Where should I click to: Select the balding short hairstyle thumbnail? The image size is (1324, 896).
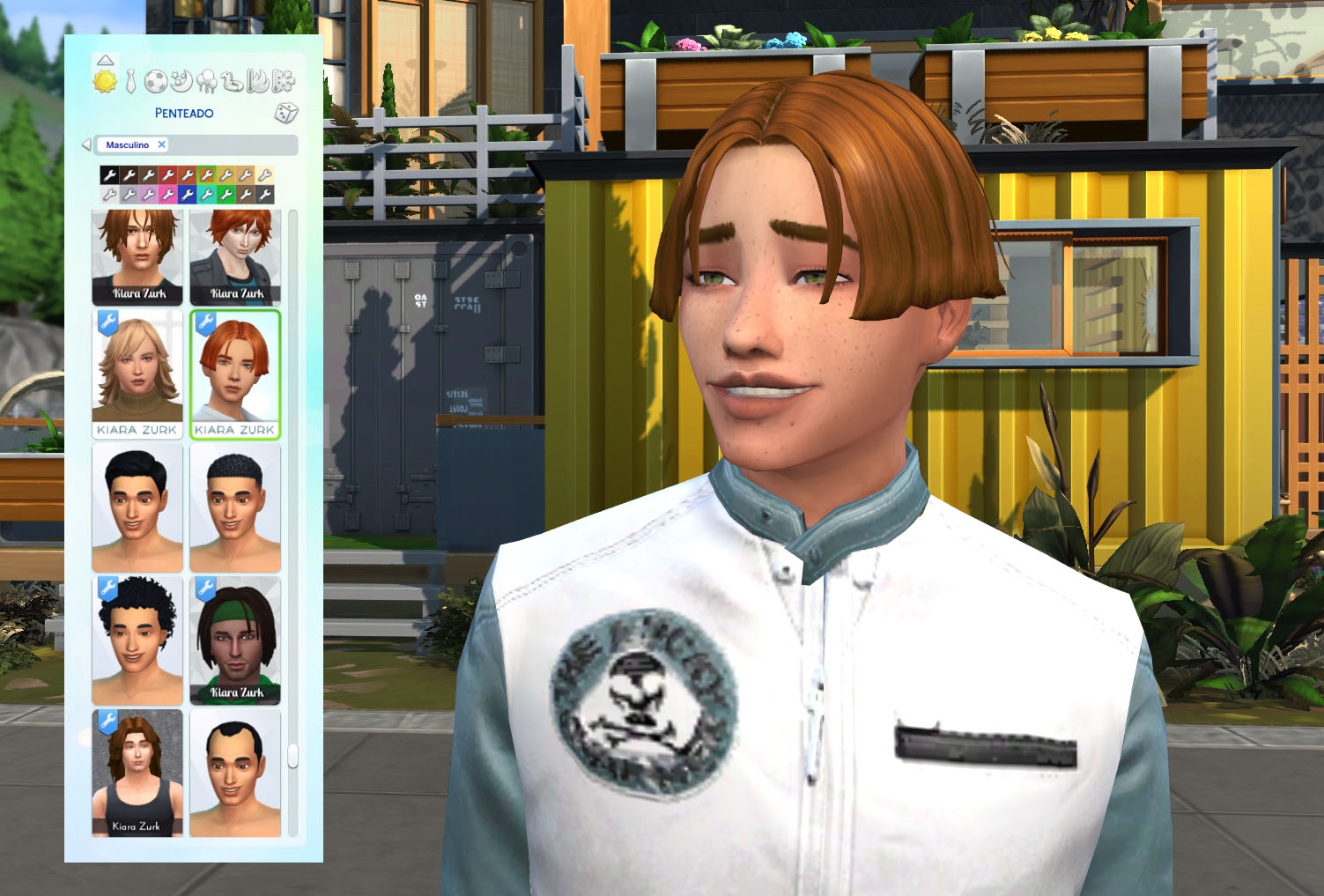pos(234,775)
